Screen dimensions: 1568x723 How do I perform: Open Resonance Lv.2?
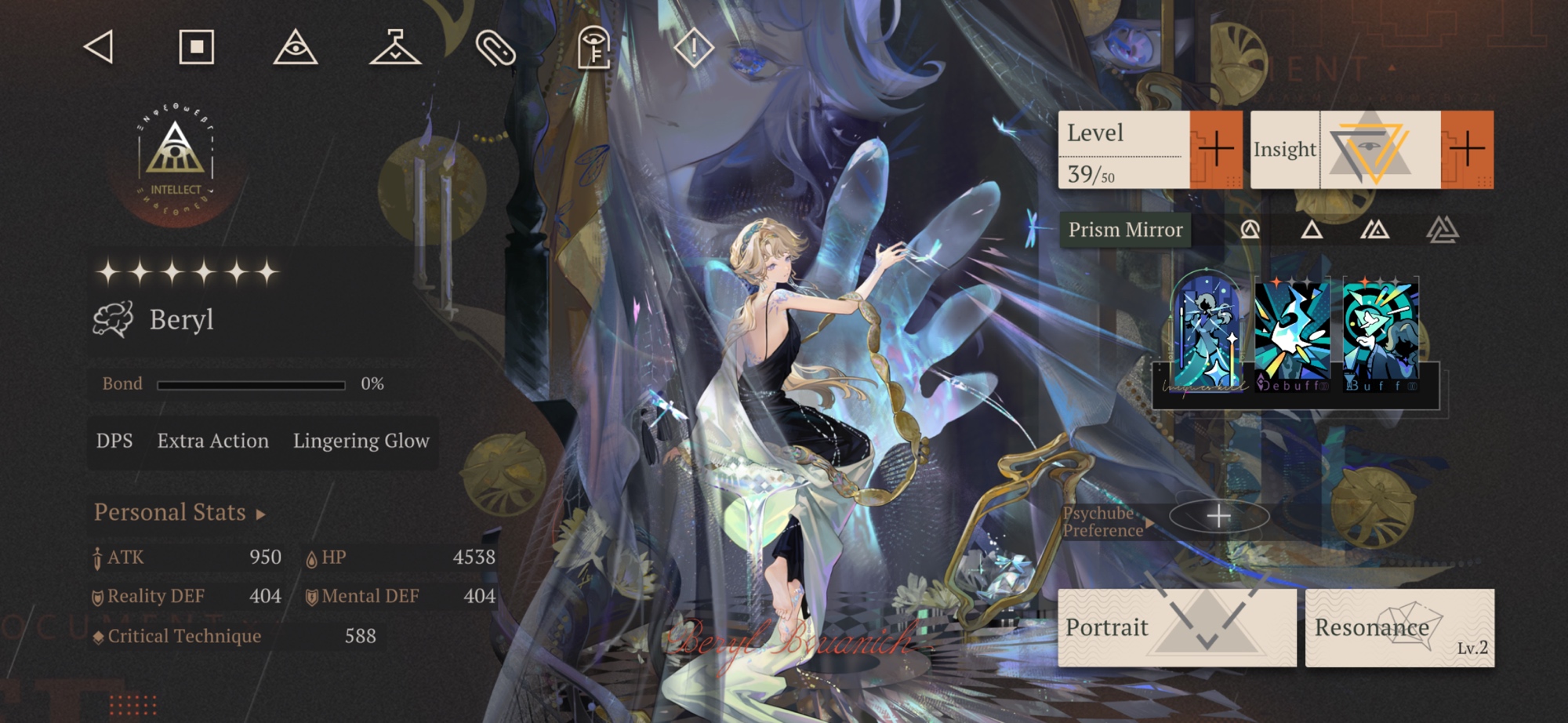pyautogui.click(x=1399, y=627)
